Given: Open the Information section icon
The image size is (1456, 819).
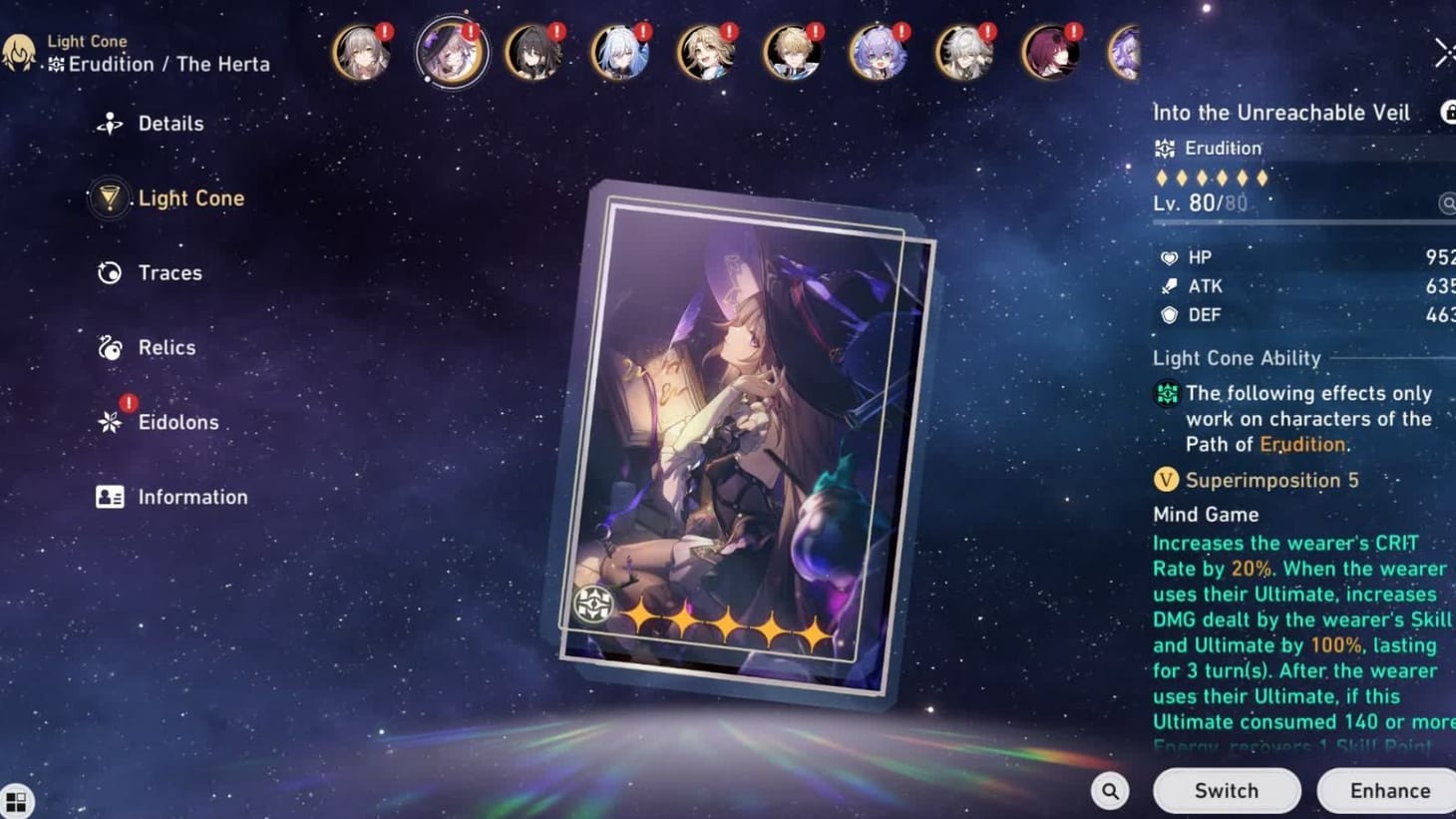Looking at the screenshot, I should (110, 497).
